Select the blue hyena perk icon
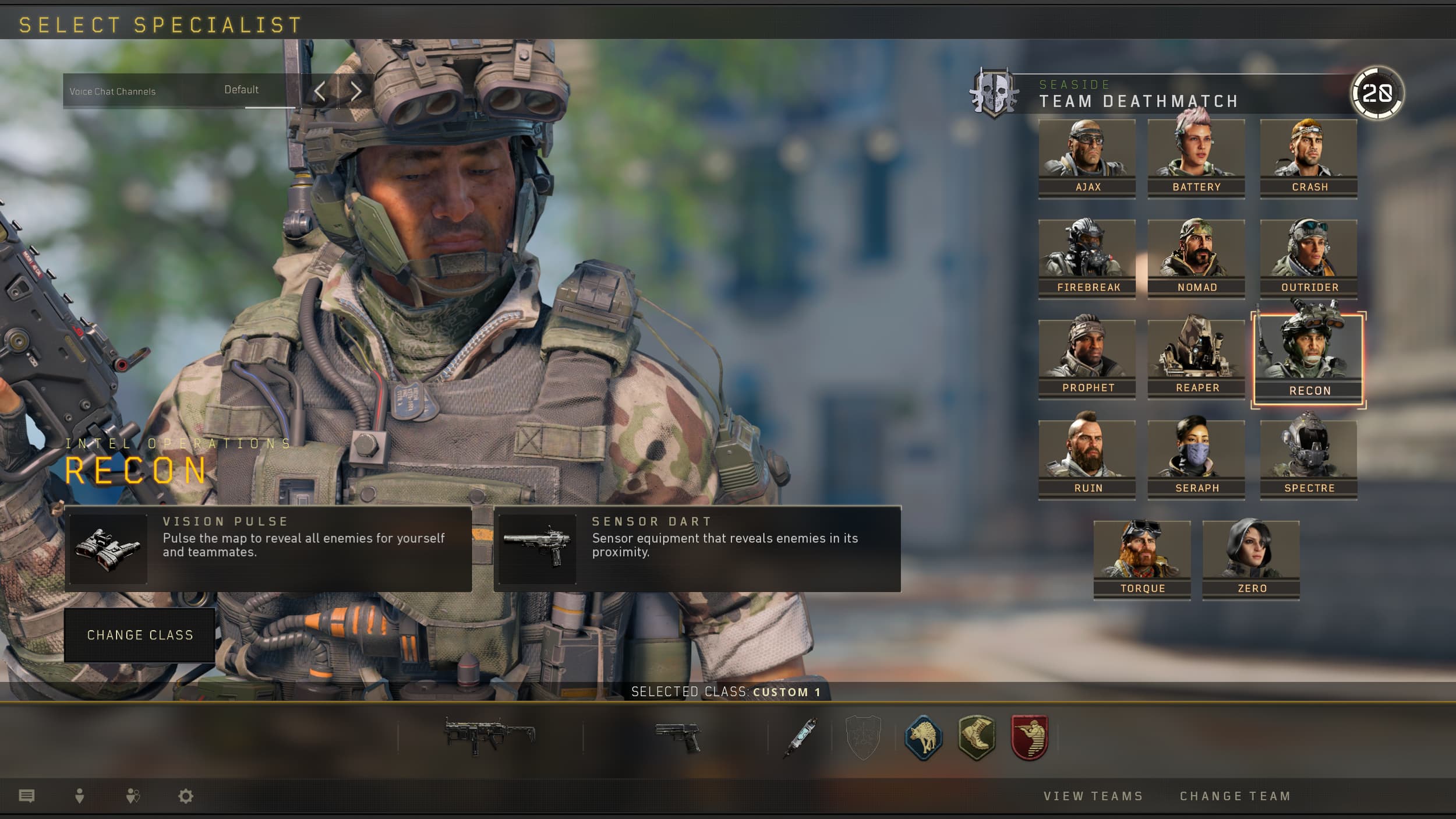Image resolution: width=1456 pixels, height=819 pixels. click(x=924, y=739)
